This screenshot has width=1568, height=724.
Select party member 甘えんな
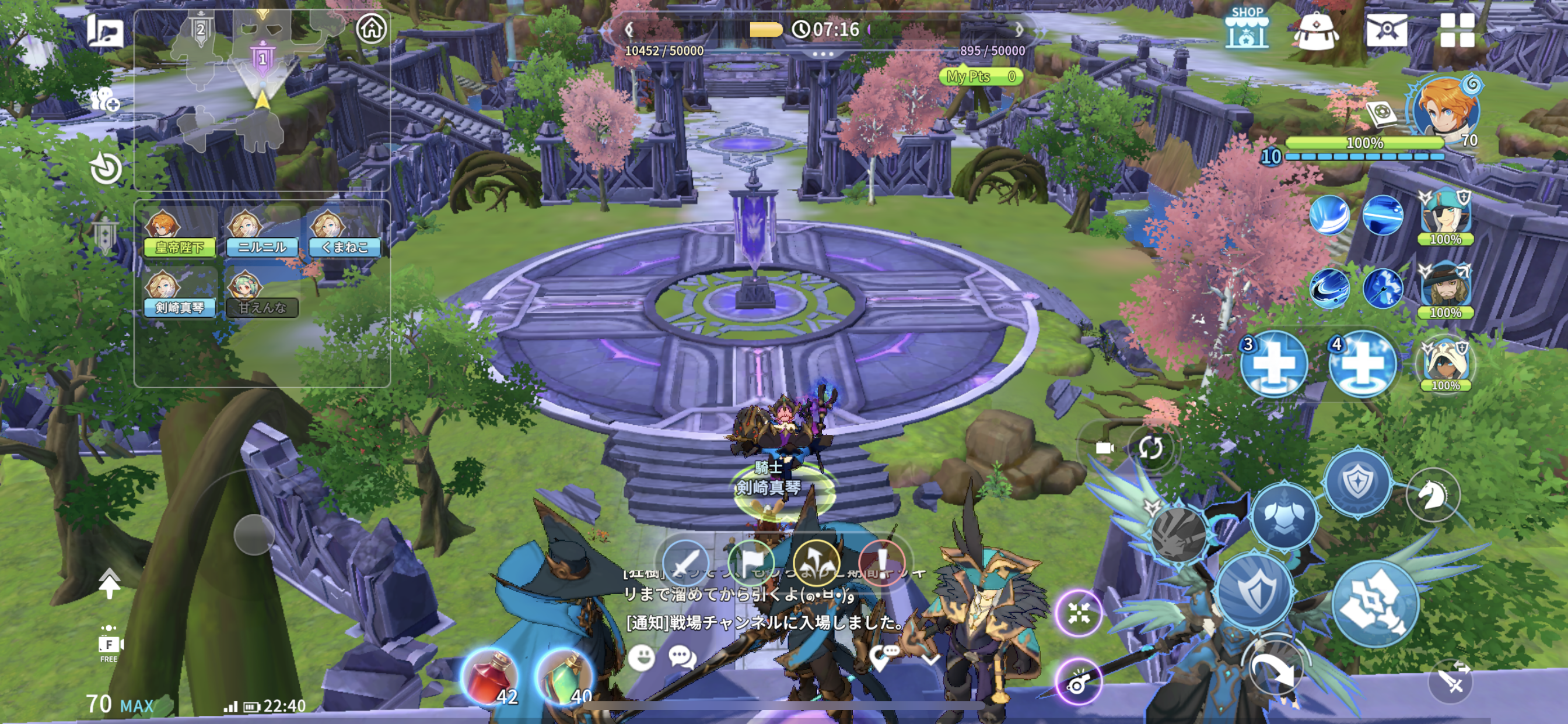tap(262, 294)
